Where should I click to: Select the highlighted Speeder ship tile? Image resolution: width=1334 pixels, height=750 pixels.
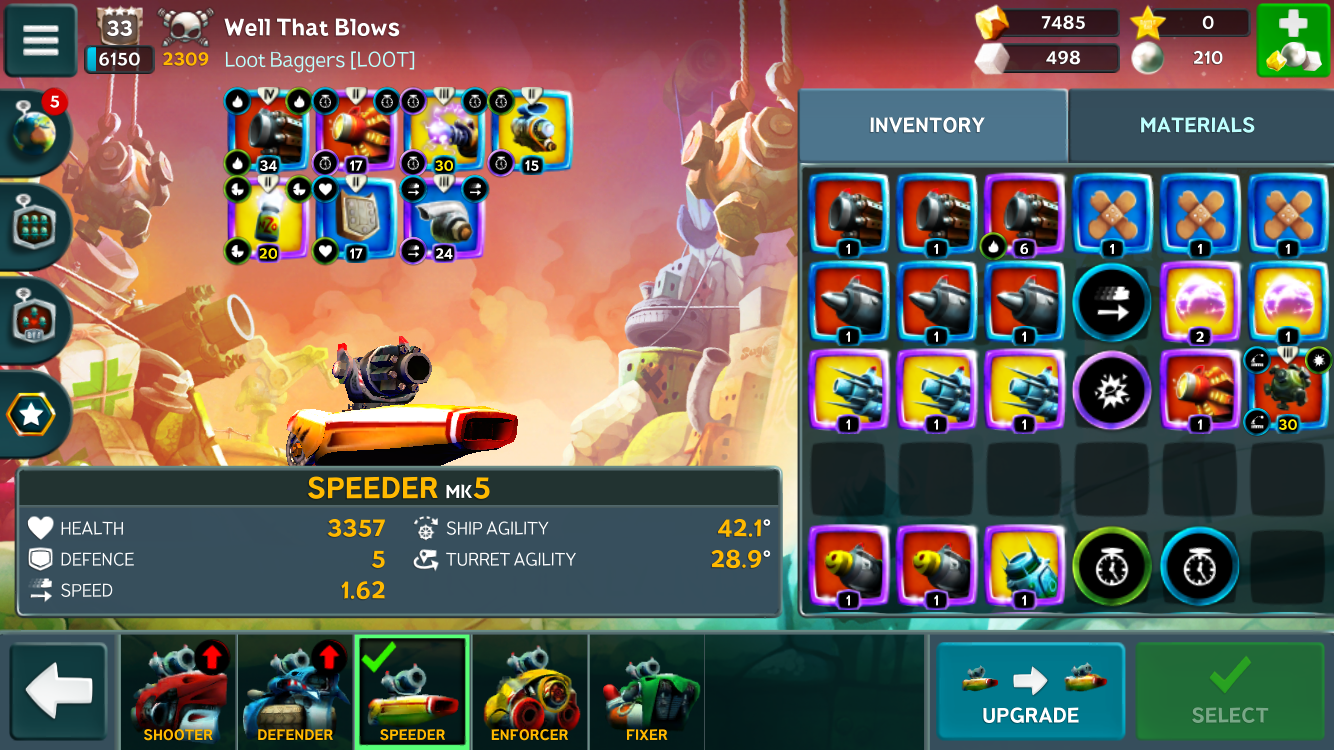[x=412, y=692]
